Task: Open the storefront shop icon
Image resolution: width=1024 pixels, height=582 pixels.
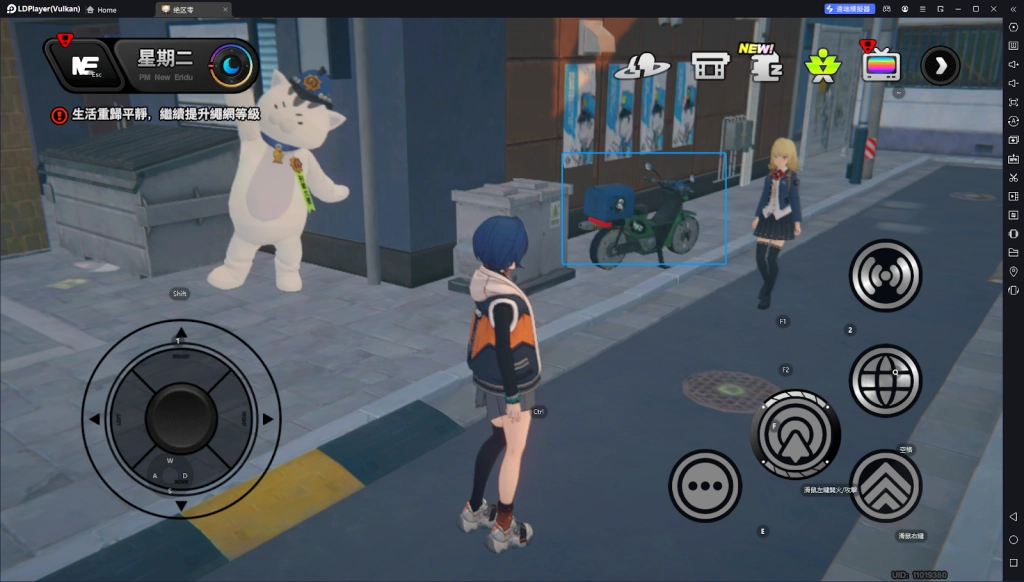Action: [x=708, y=66]
